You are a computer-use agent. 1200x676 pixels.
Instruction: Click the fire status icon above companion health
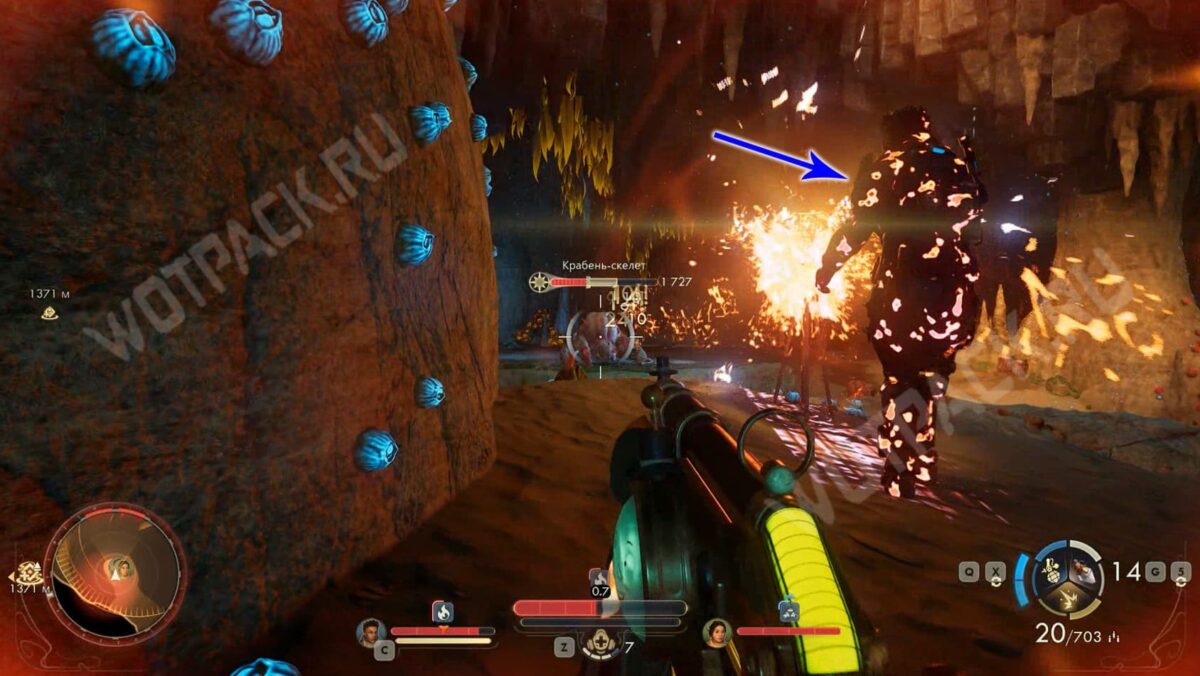(442, 610)
